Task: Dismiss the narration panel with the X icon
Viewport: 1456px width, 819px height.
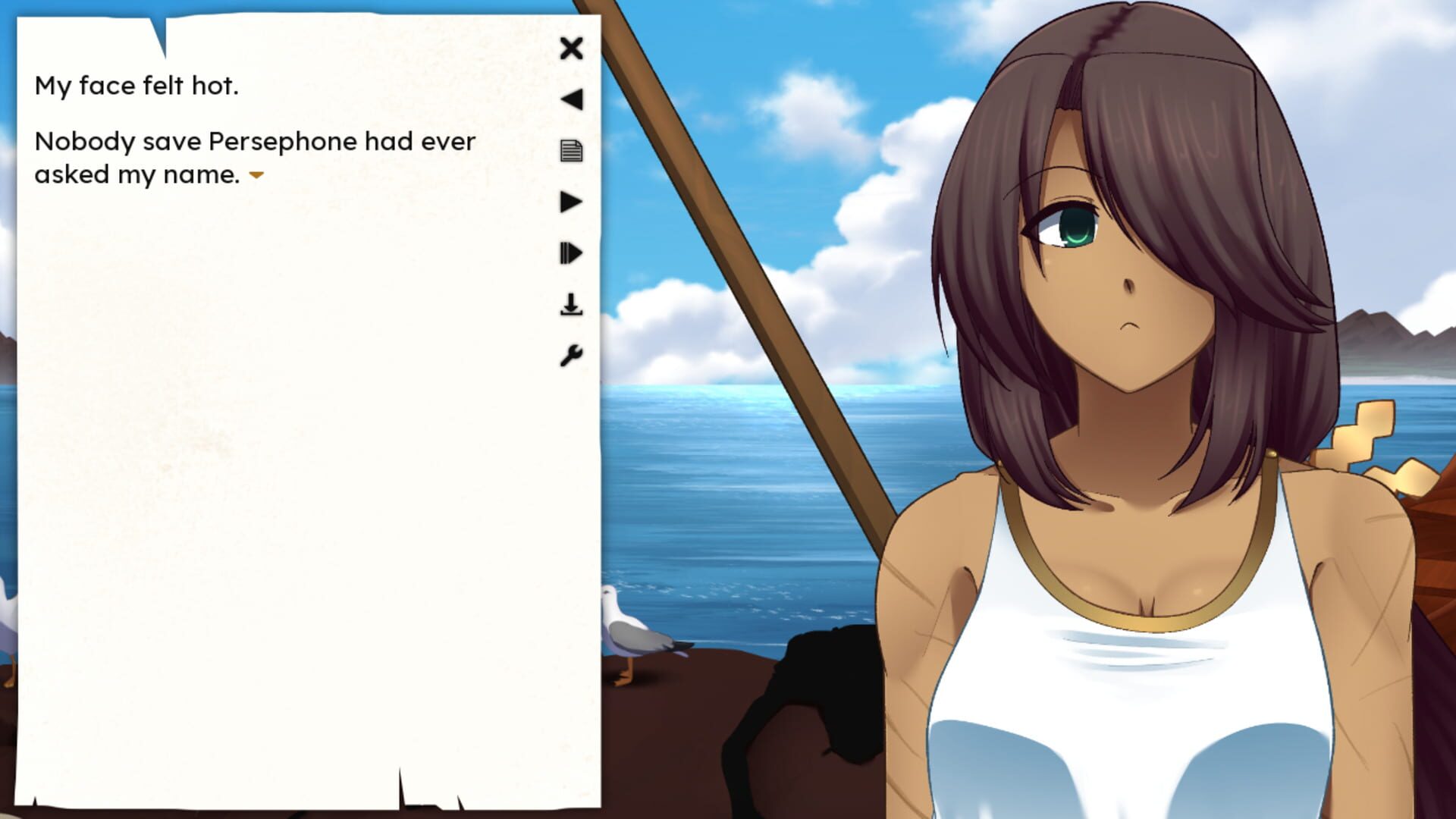Action: 571,48
